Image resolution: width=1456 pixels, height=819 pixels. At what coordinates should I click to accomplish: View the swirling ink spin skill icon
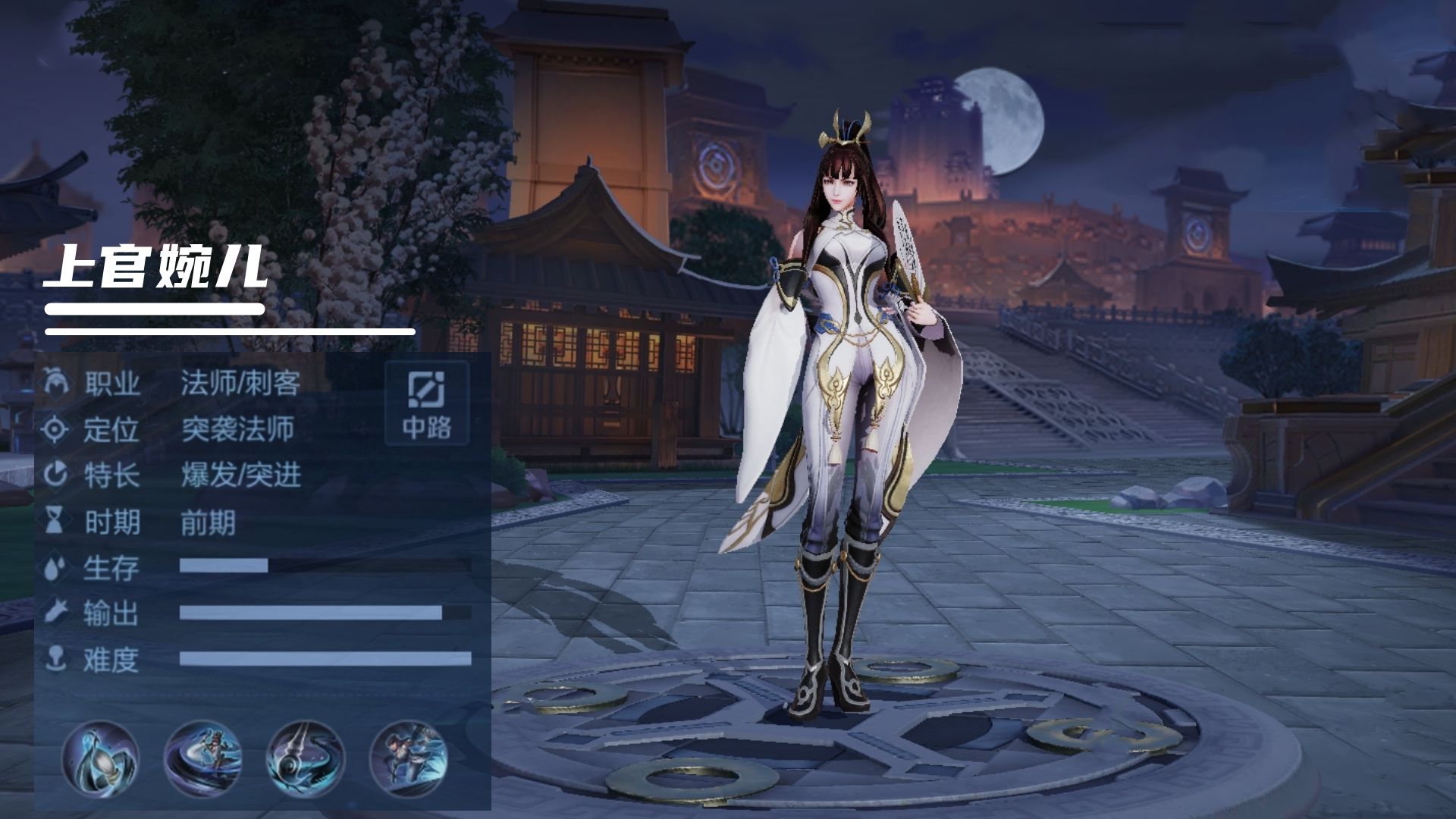[202, 758]
